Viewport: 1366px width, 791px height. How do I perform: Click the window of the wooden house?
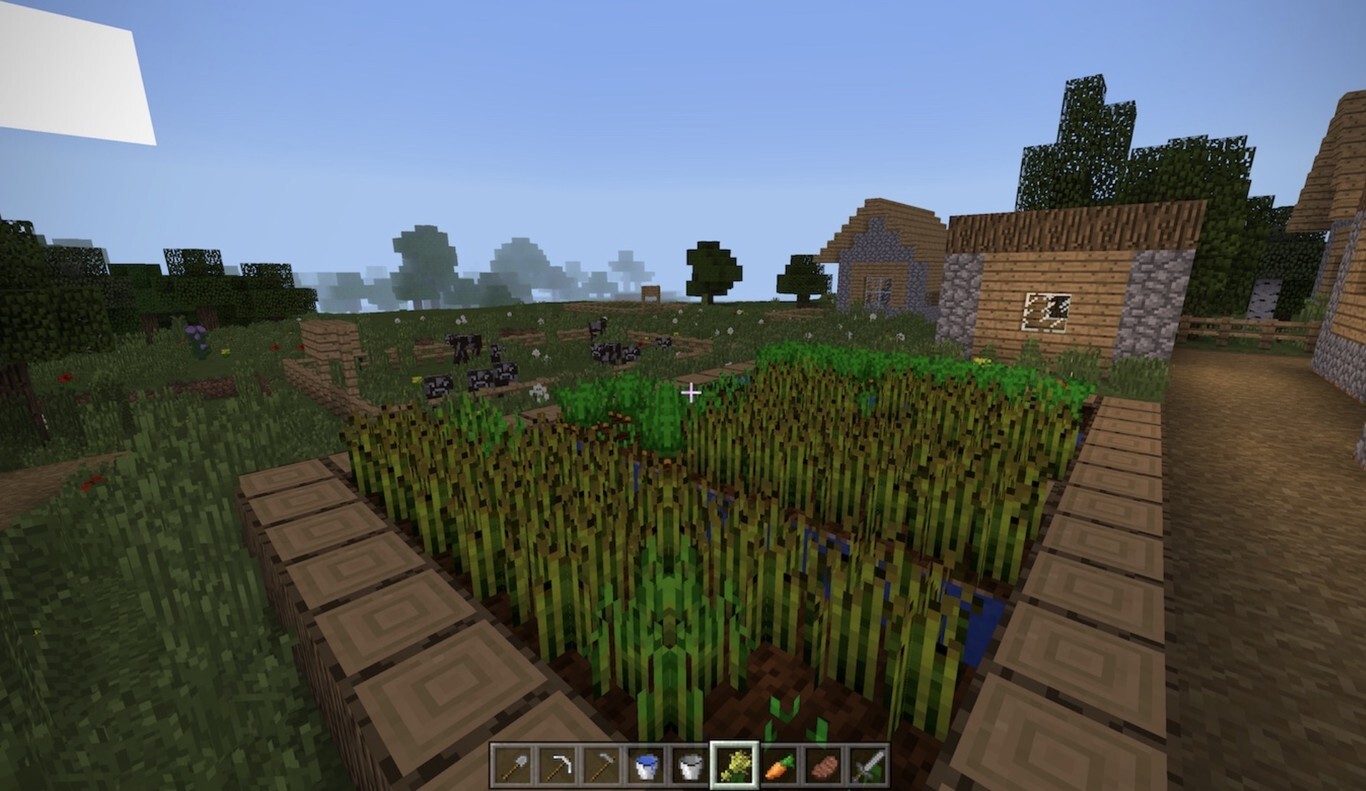[x=1047, y=313]
